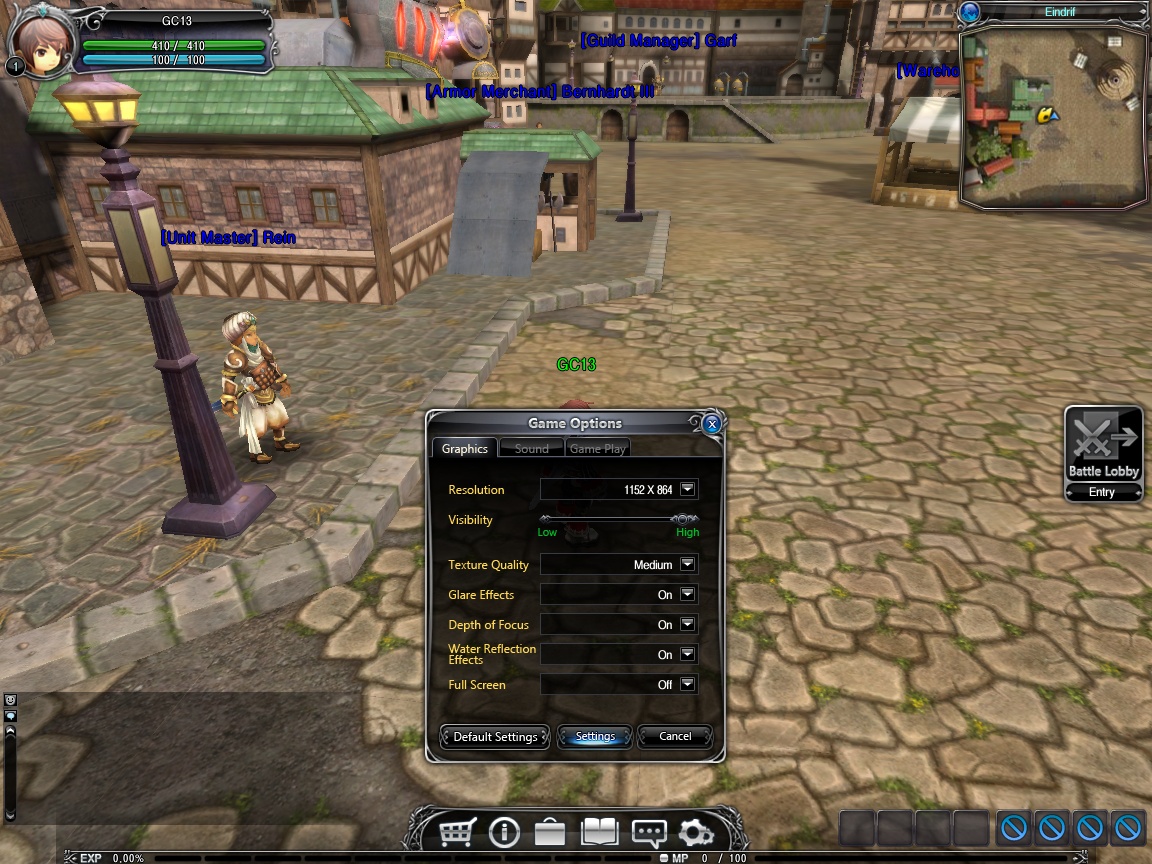Cancel the Game Options dialog
Viewport: 1152px width, 864px height.
coord(675,737)
